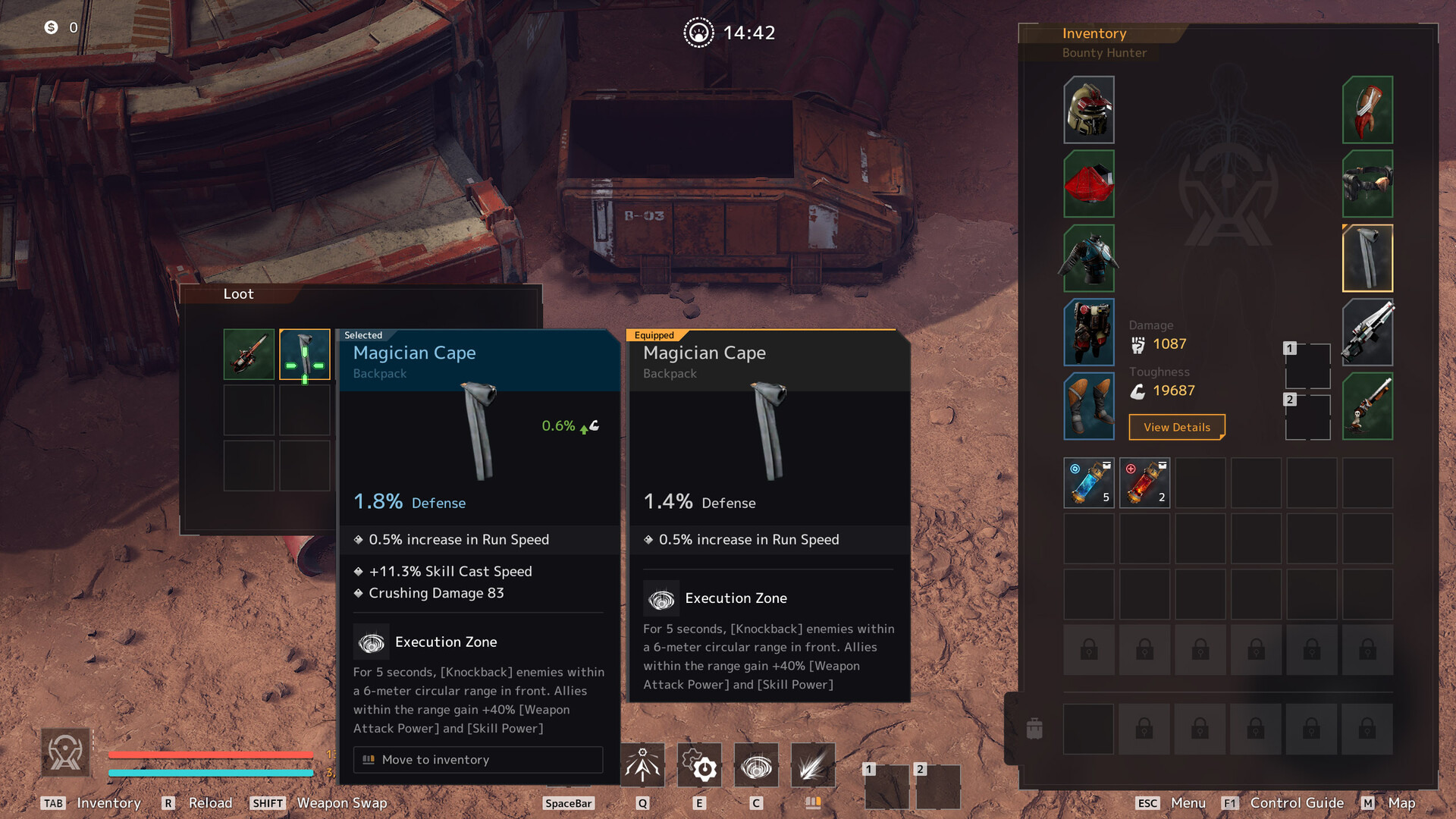Choose the equipped chest armor slot
The height and width of the screenshot is (819, 1456).
tap(1088, 258)
